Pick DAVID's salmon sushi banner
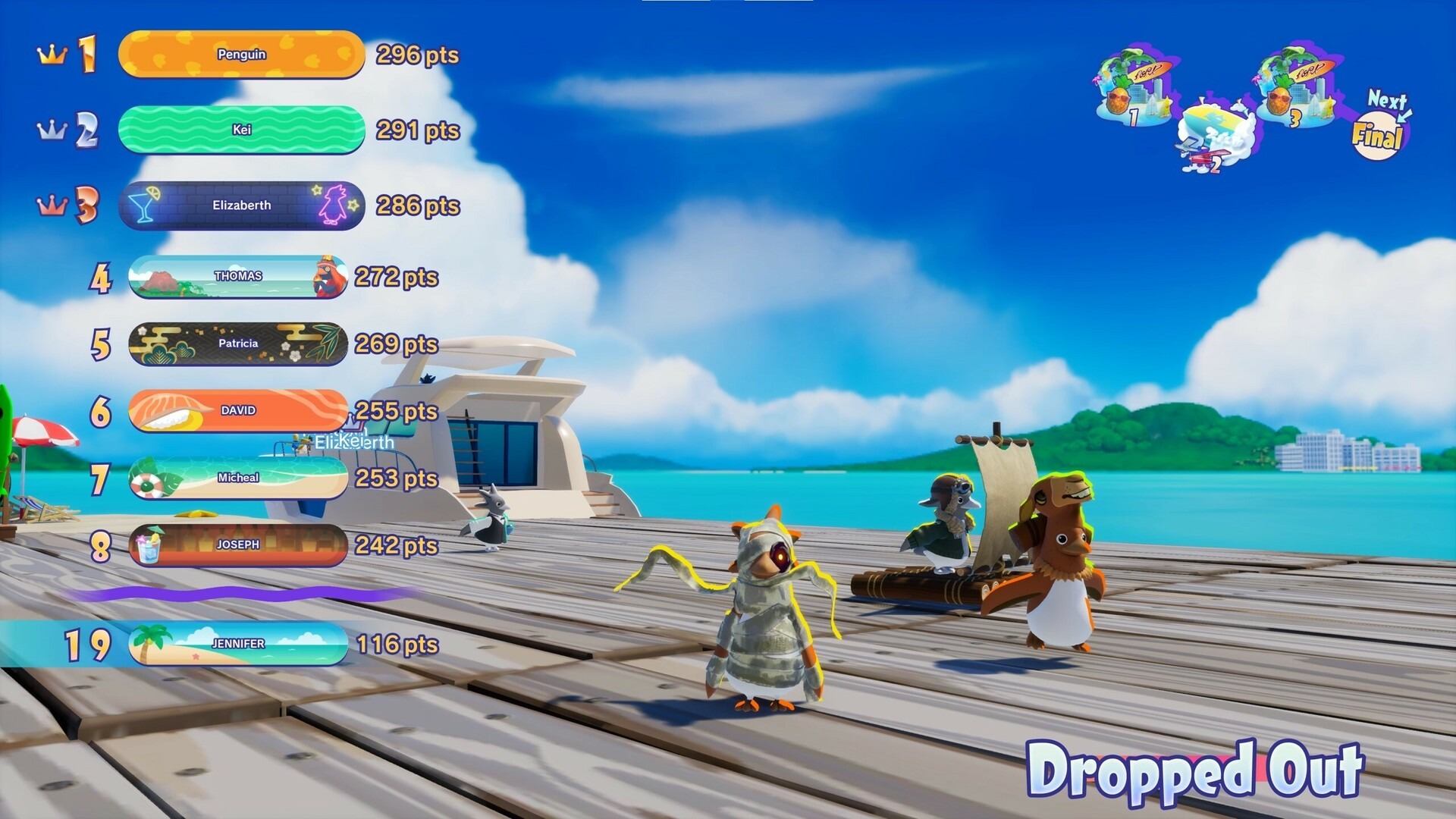1456x819 pixels. [x=238, y=410]
